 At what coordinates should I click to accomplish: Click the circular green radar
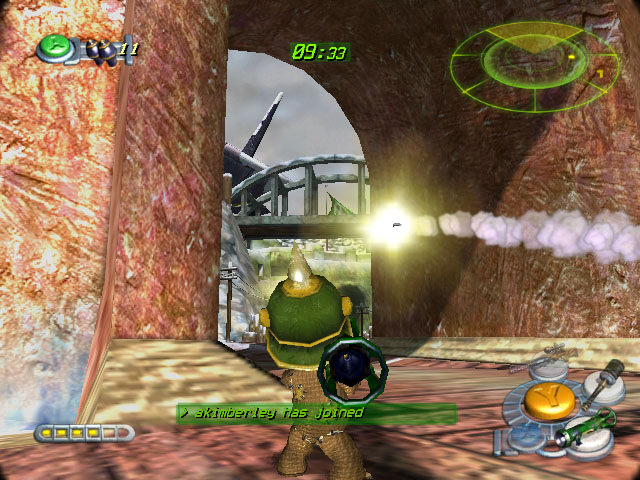point(534,62)
